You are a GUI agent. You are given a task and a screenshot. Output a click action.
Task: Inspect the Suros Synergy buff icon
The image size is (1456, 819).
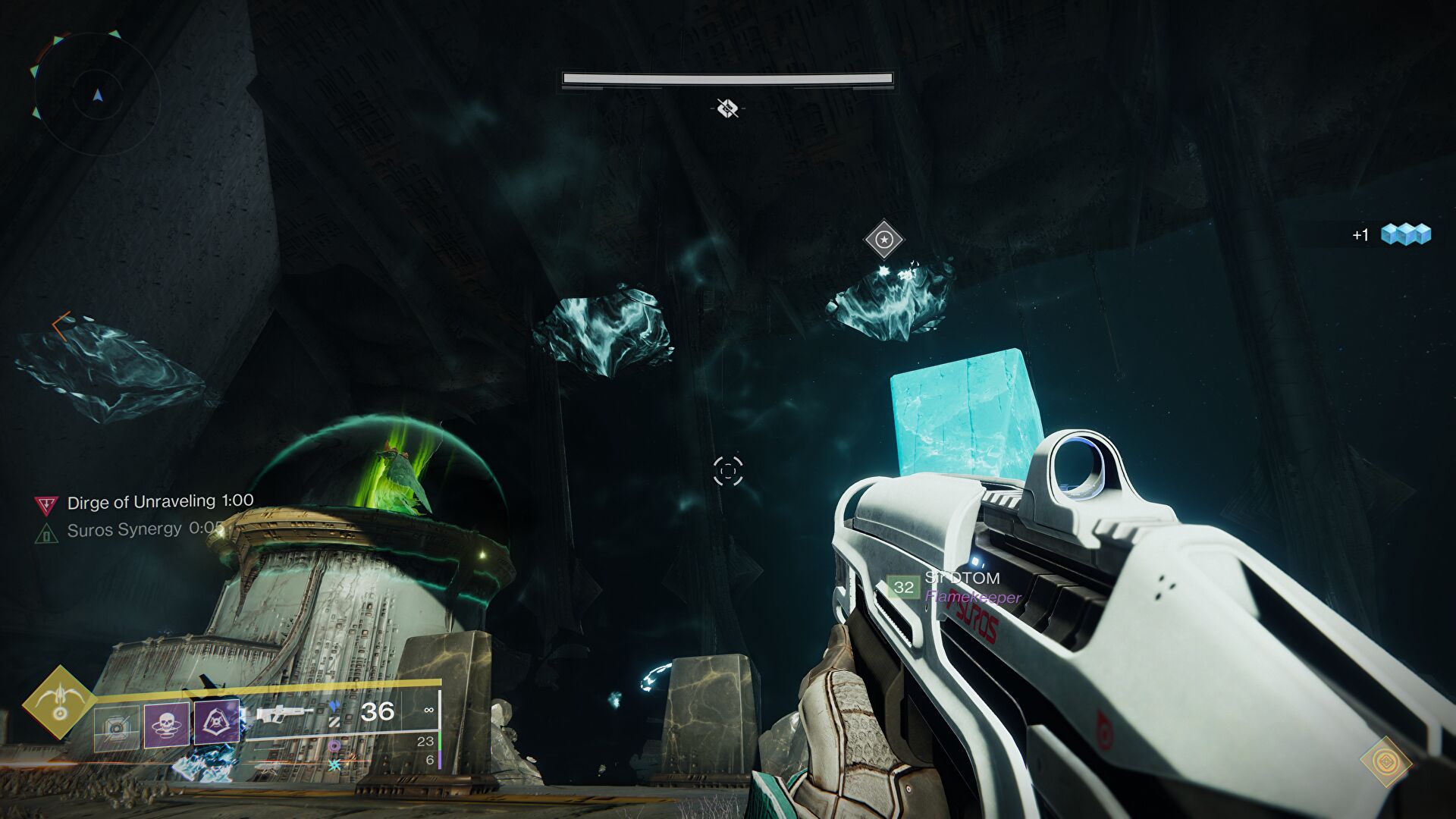pos(46,532)
